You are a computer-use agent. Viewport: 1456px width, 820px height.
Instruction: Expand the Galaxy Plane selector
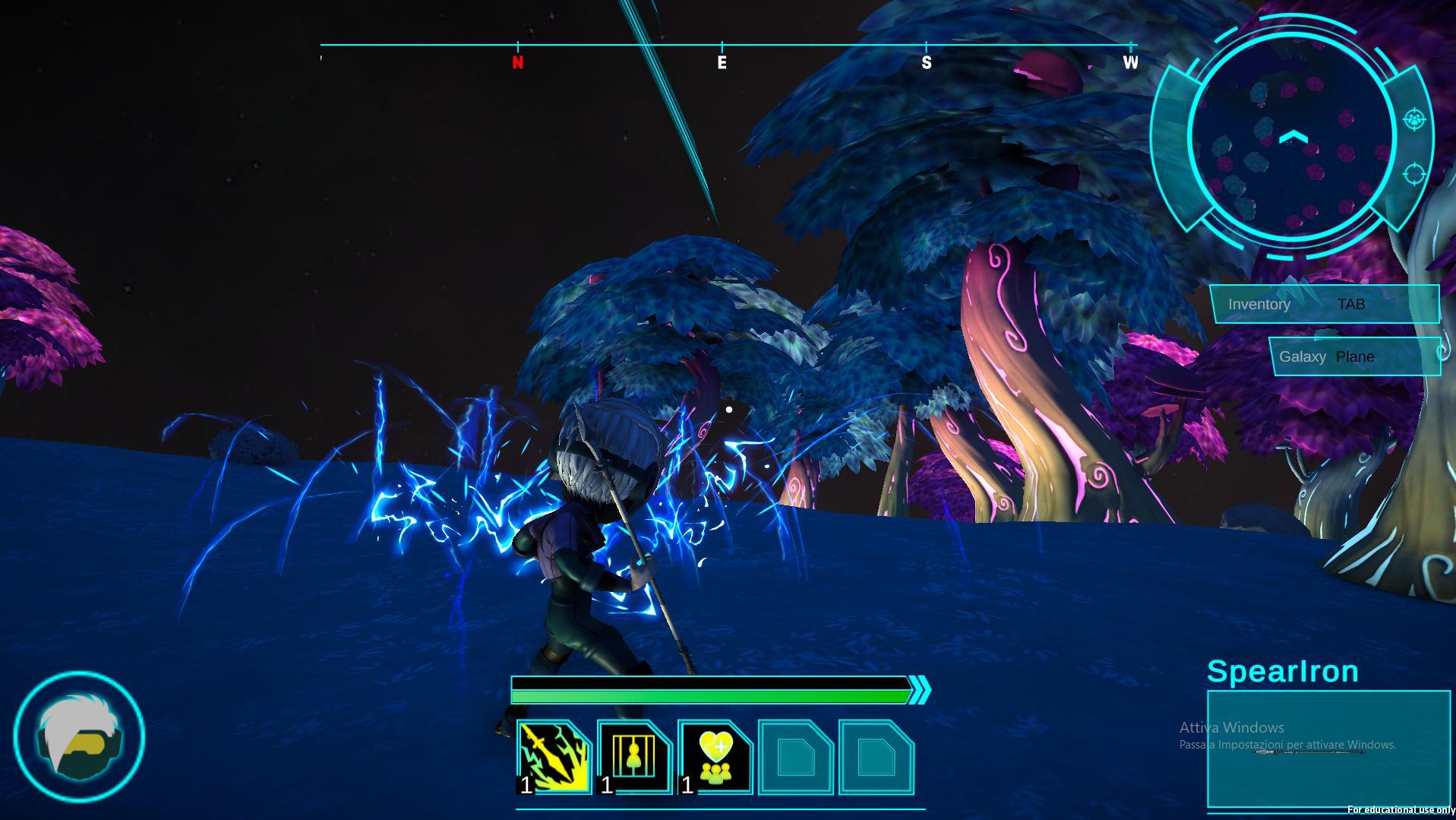click(1354, 356)
